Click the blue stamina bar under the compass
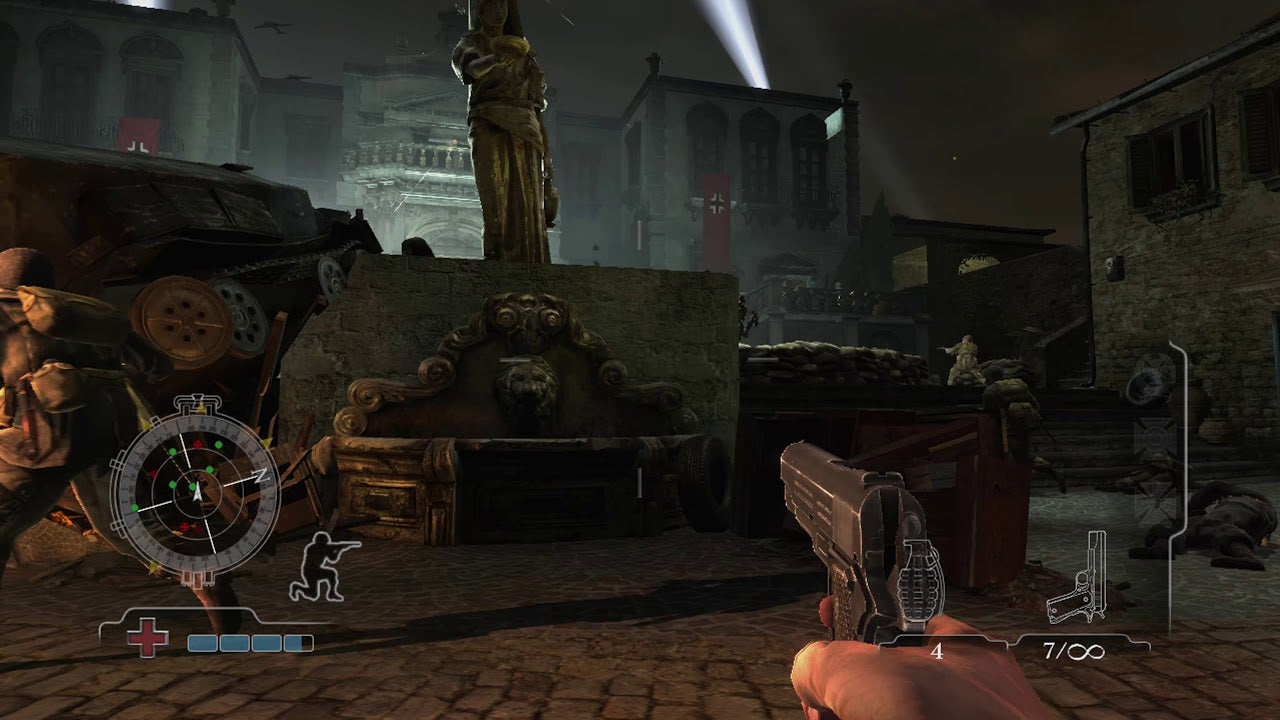The width and height of the screenshot is (1280, 720). coord(248,641)
